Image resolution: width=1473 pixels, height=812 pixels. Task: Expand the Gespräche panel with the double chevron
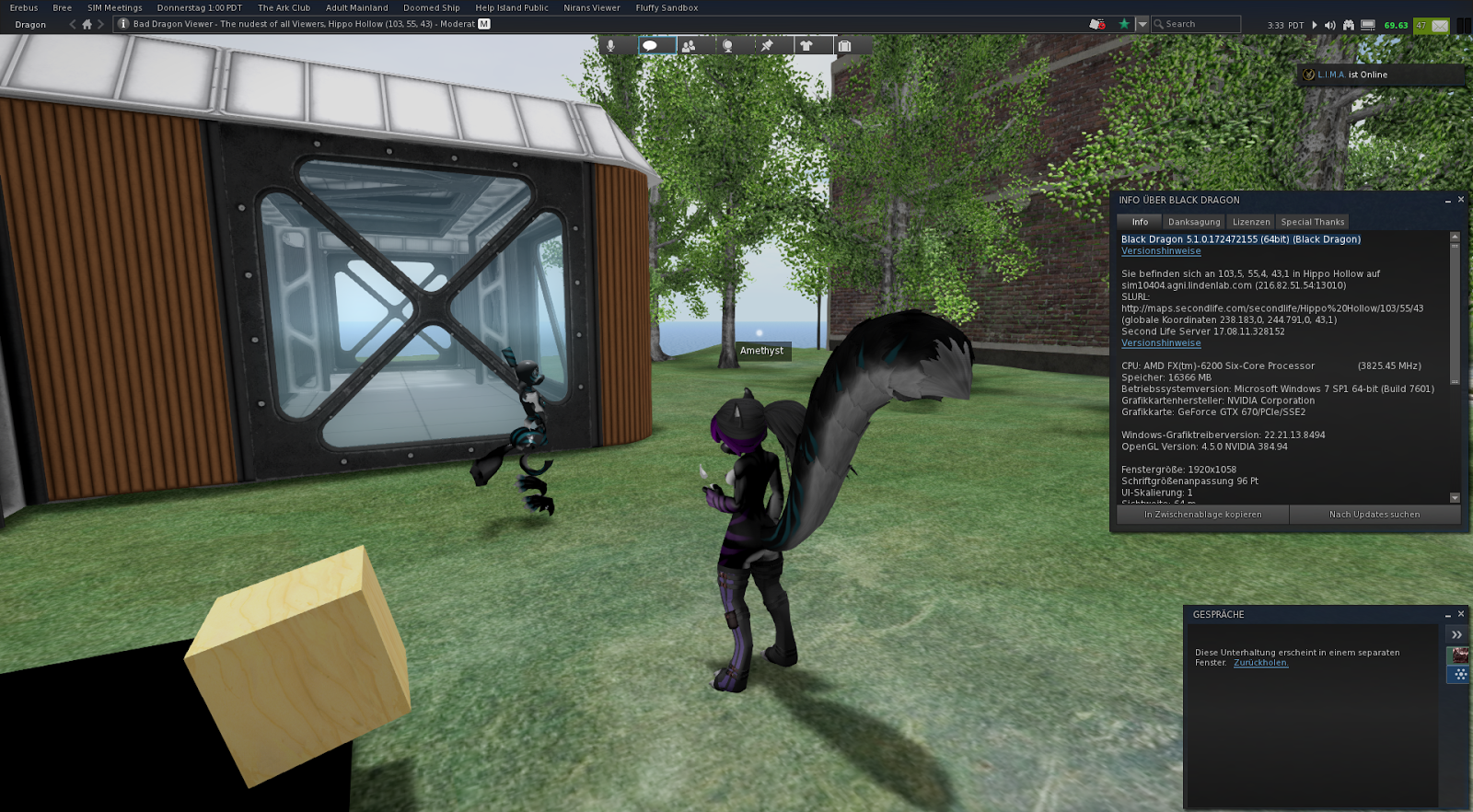[1457, 634]
